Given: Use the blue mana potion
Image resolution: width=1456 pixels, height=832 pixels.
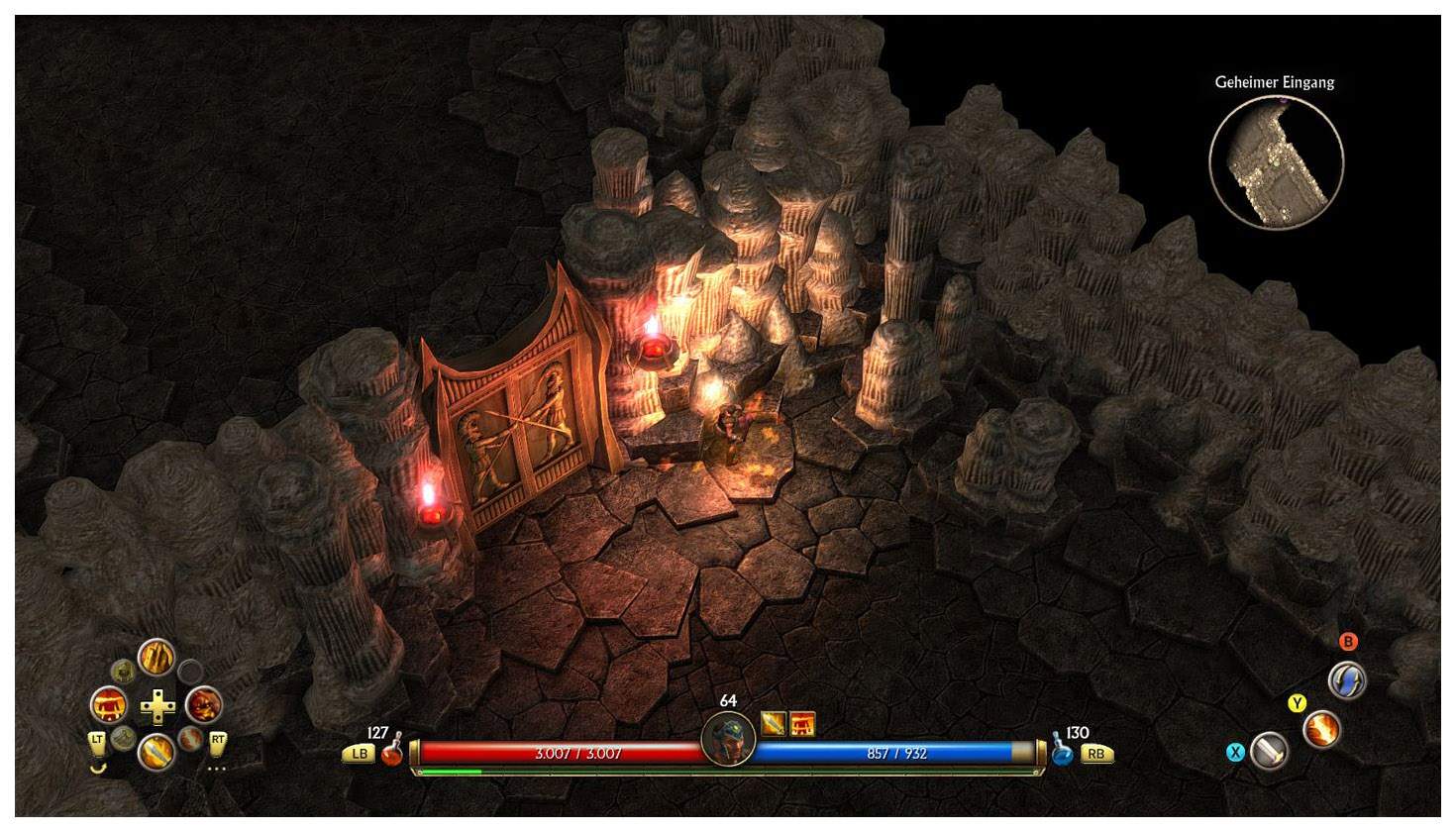Looking at the screenshot, I should [x=1062, y=753].
